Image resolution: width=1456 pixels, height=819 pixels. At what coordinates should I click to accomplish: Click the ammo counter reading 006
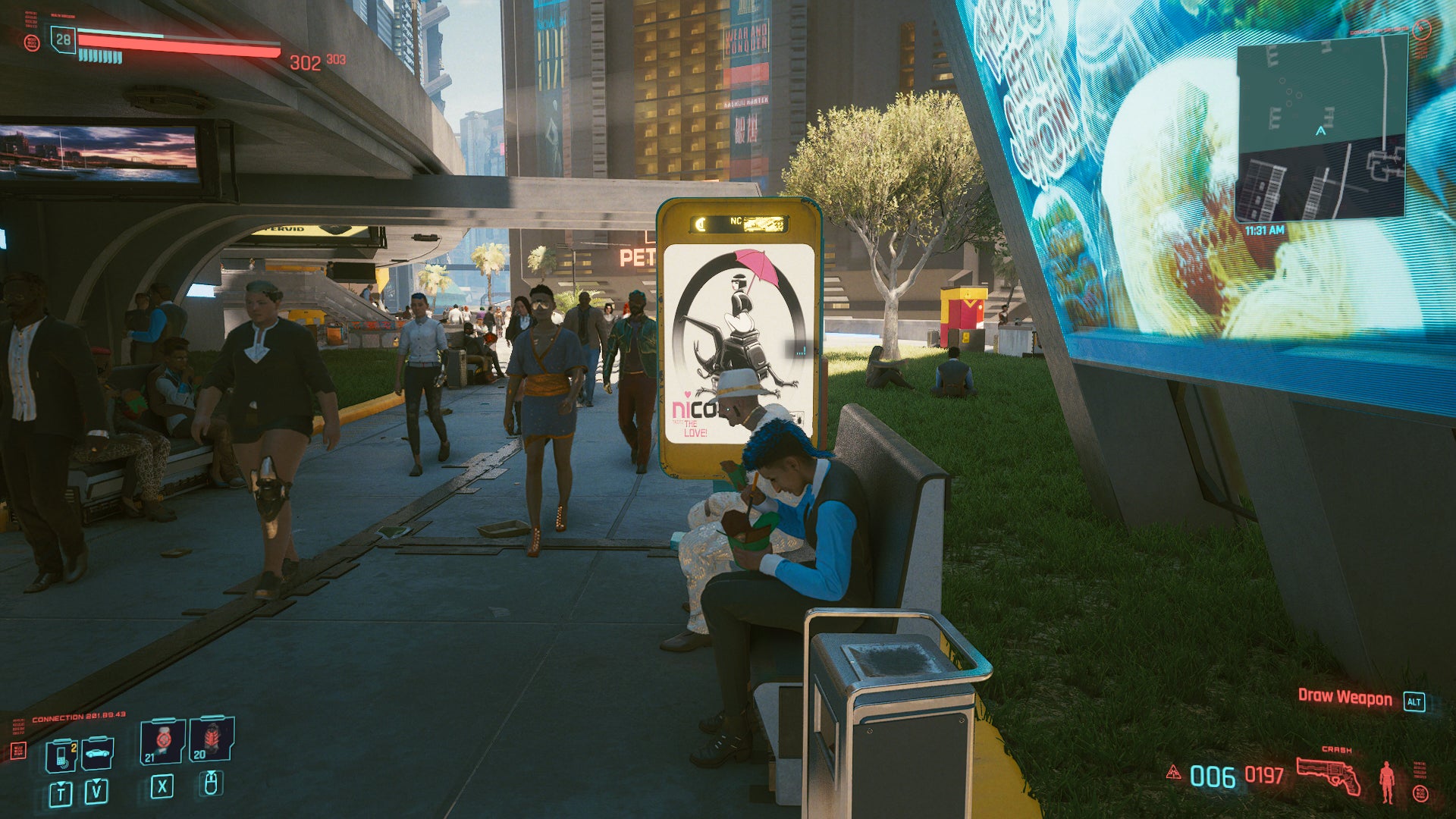[x=1213, y=775]
